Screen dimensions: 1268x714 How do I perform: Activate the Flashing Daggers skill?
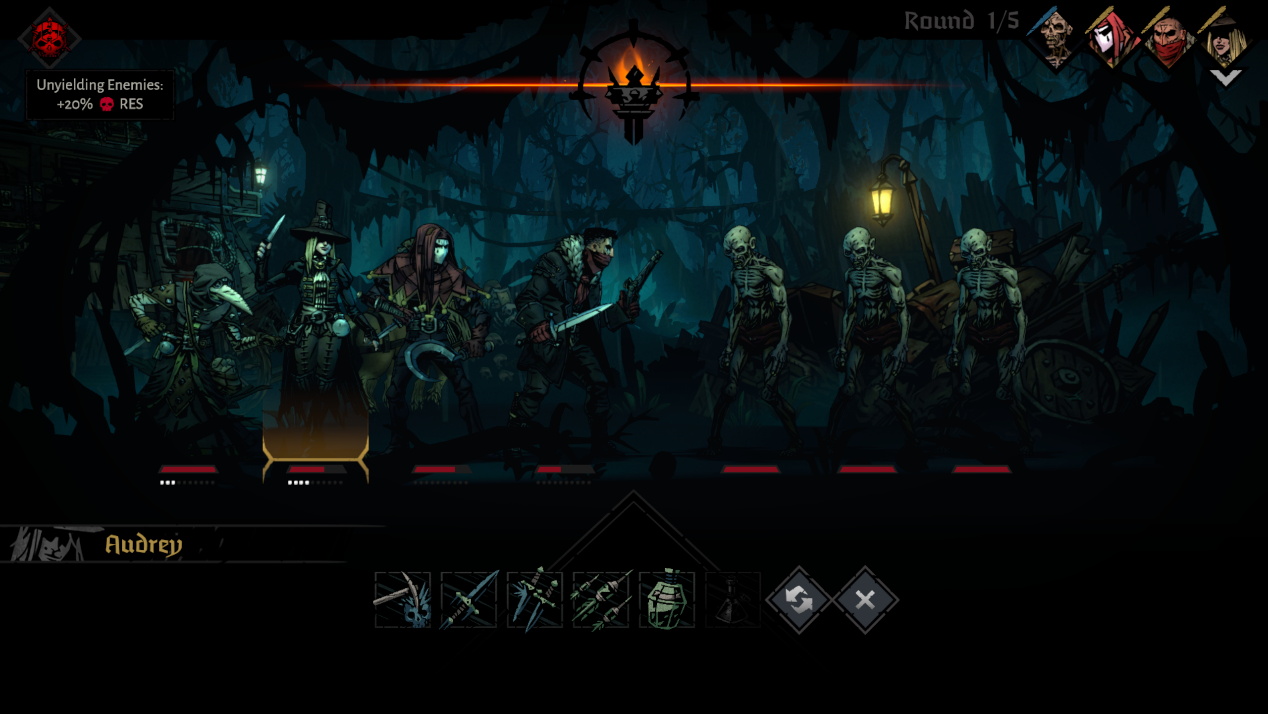(x=535, y=600)
